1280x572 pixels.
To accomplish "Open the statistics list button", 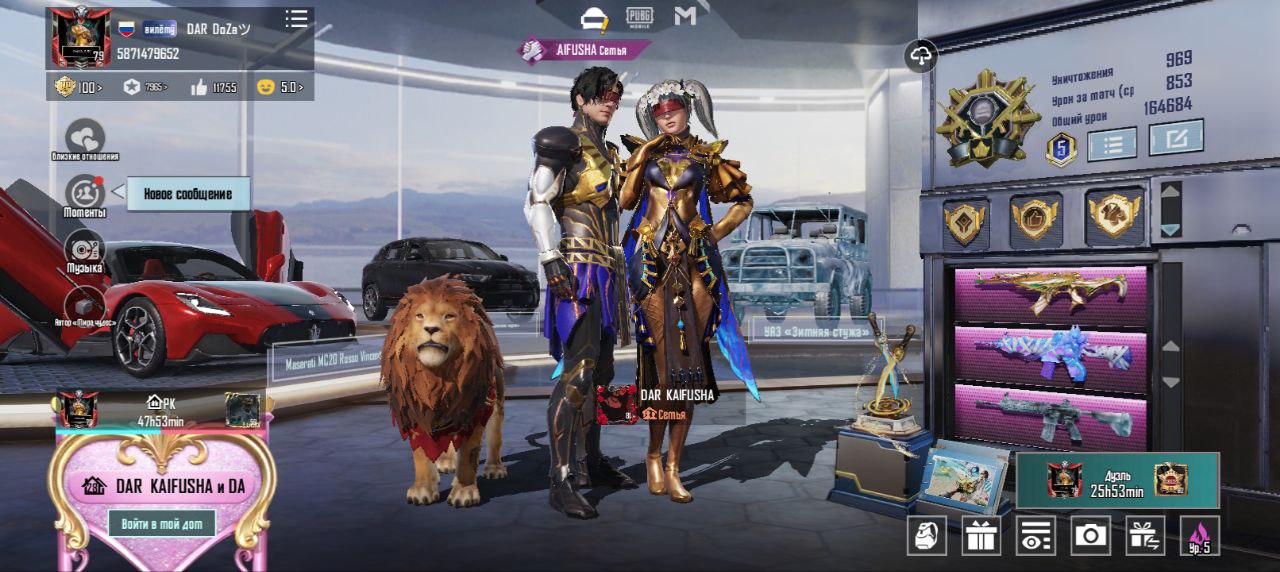I will [1112, 144].
